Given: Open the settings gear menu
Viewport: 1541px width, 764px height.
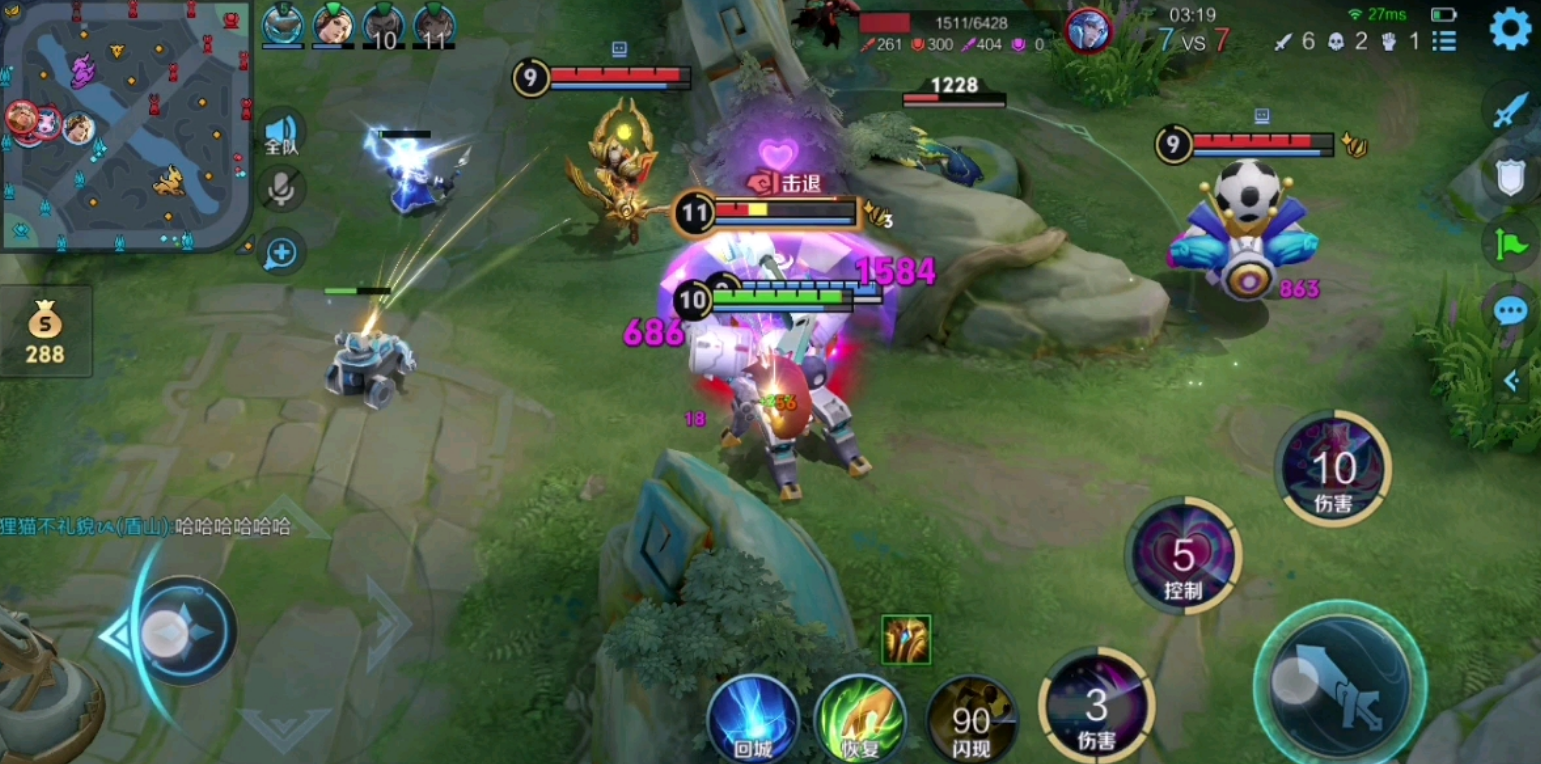Looking at the screenshot, I should tap(1510, 29).
